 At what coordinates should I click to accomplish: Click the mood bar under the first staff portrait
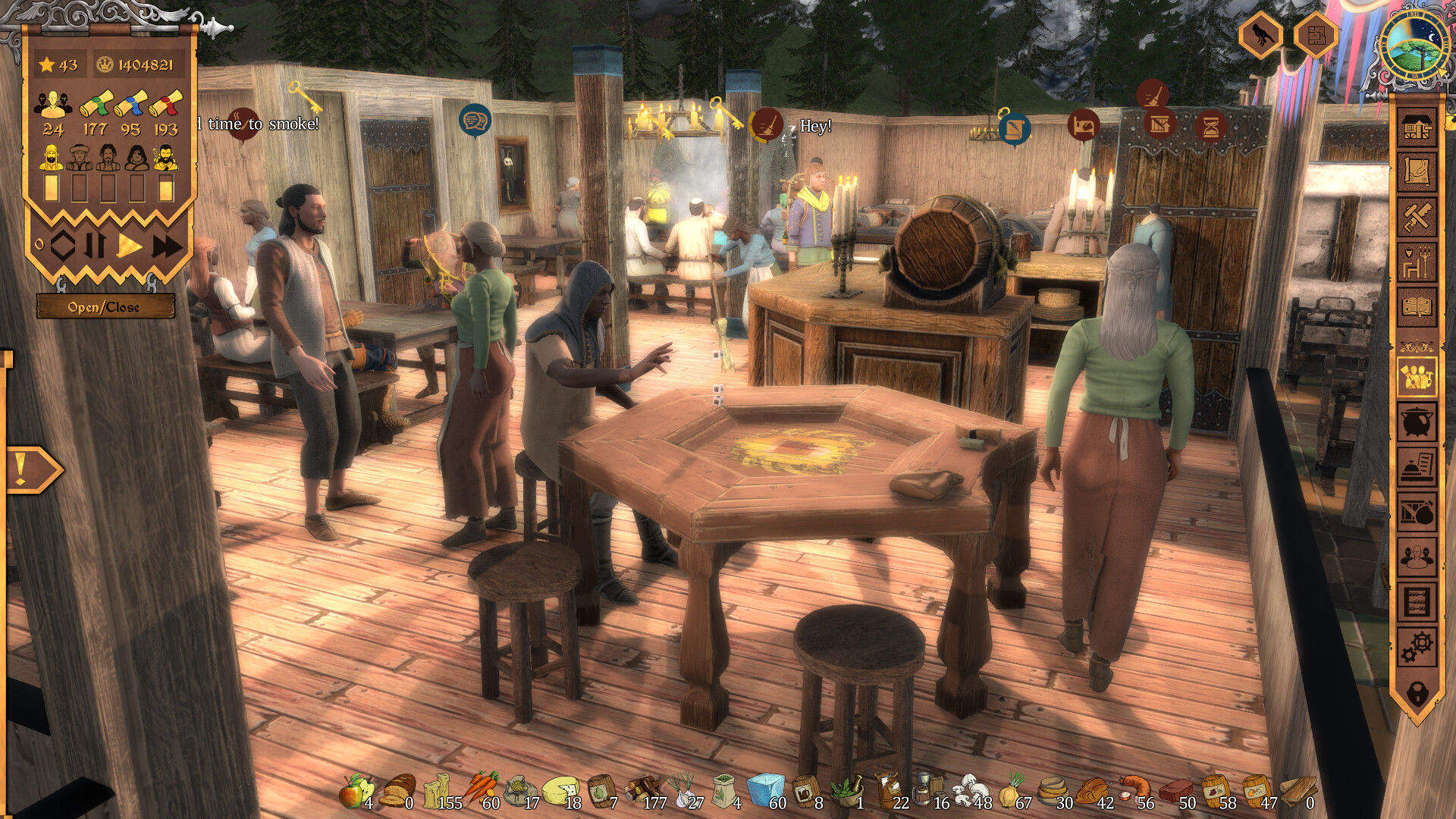[51, 188]
